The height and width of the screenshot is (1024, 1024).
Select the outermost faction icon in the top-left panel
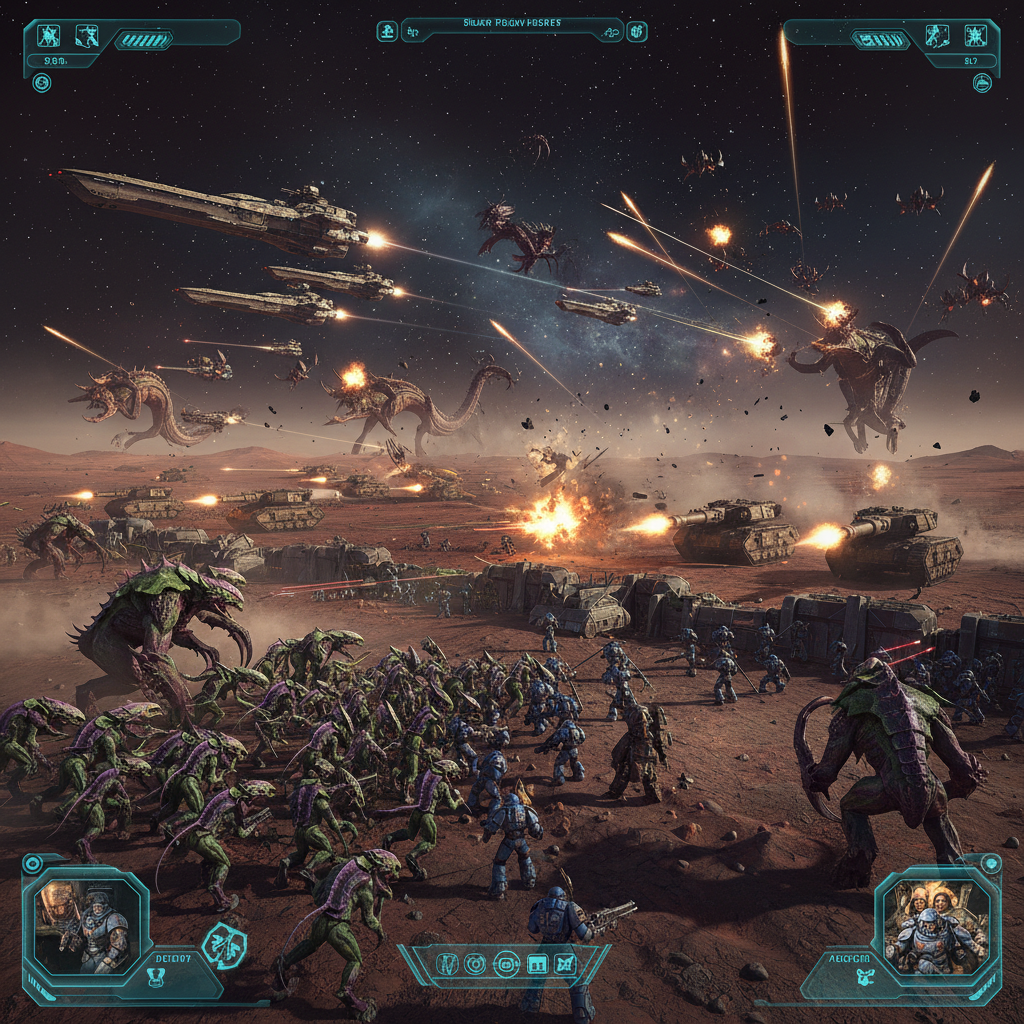pyautogui.click(x=47, y=37)
